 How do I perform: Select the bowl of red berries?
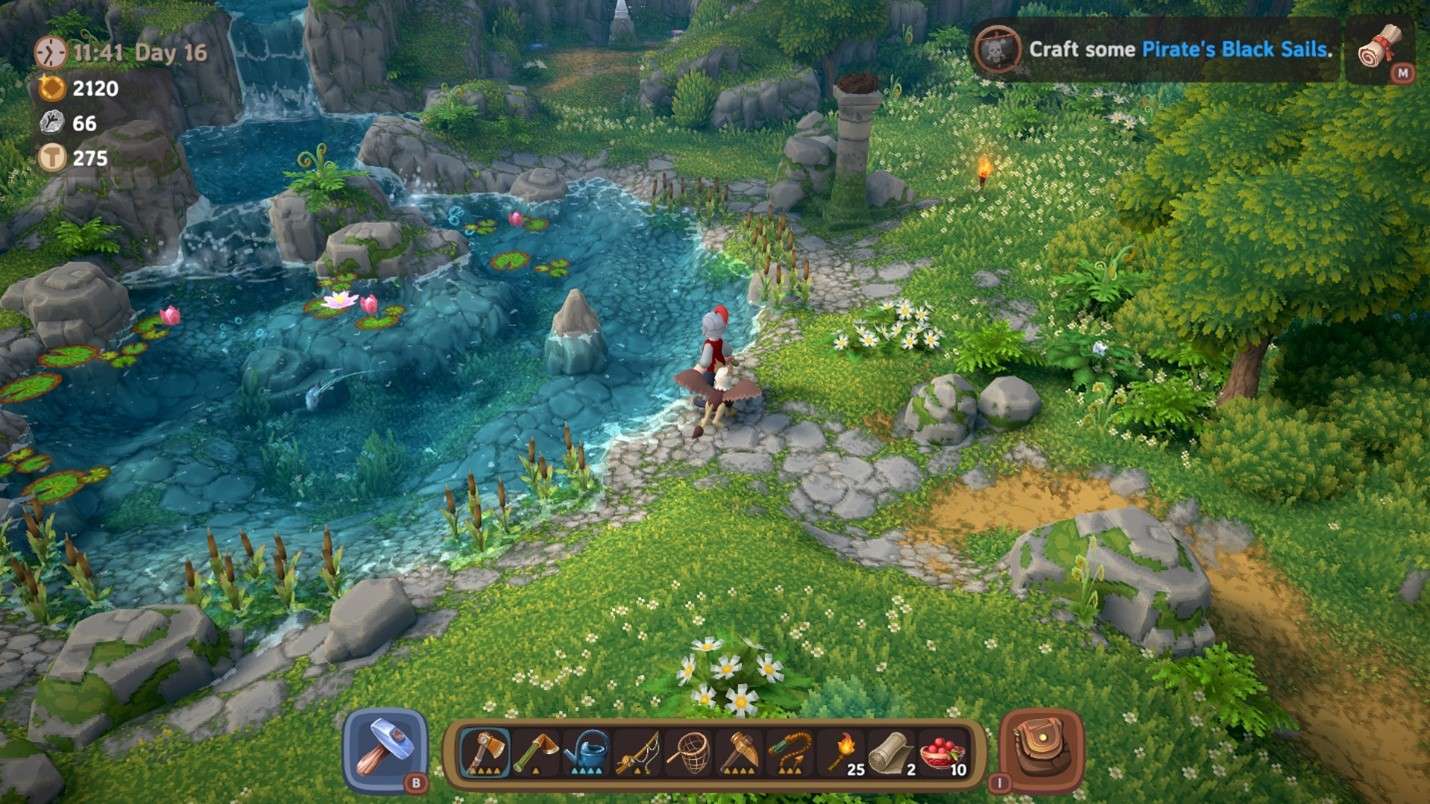(944, 751)
